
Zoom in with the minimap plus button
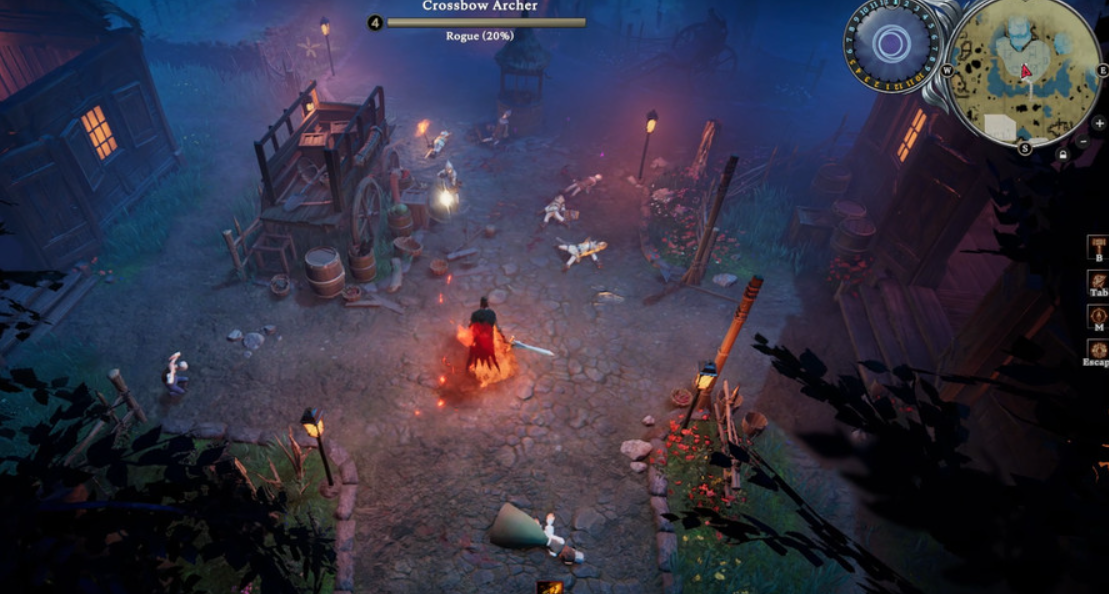(1099, 123)
